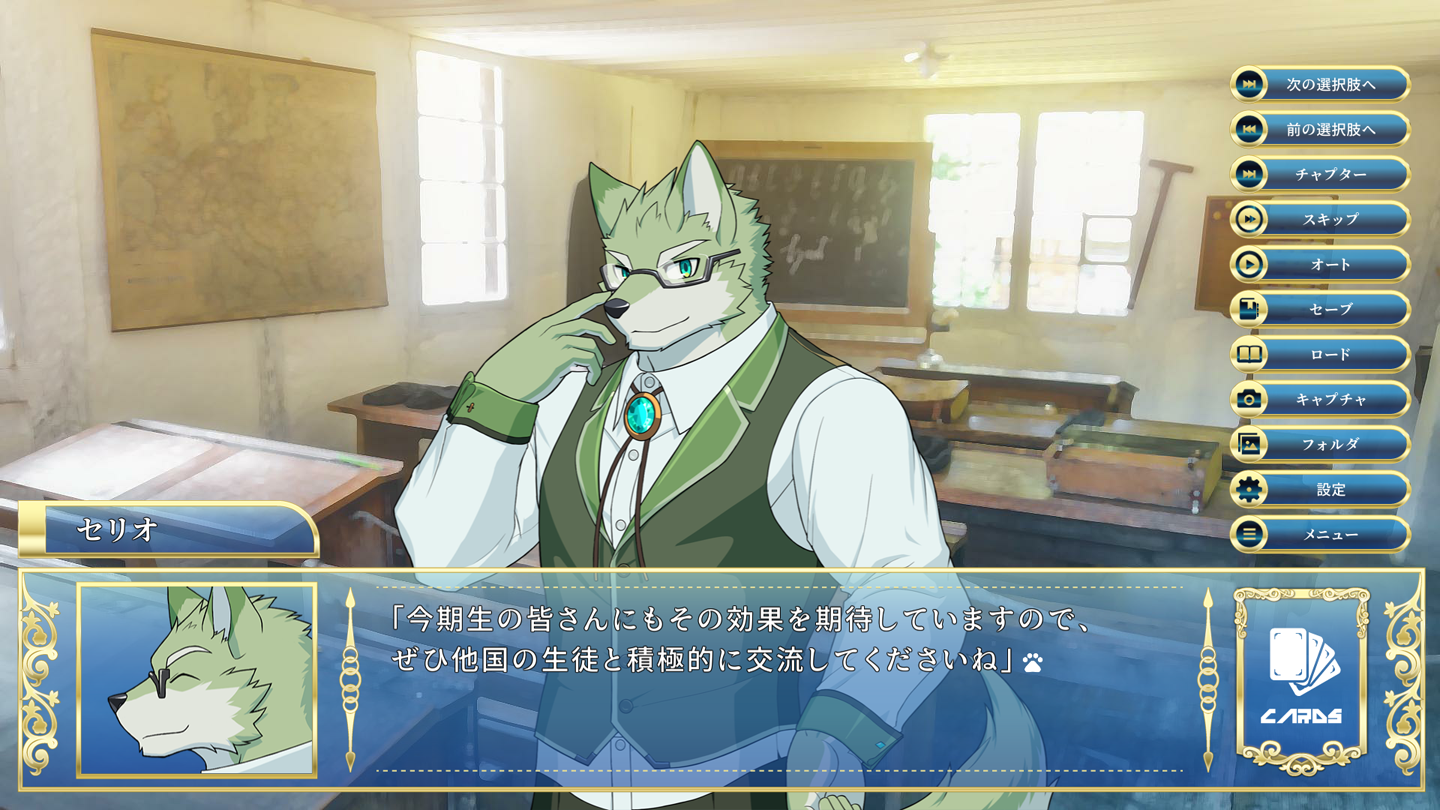Open 設定 settings
This screenshot has width=1440, height=810.
click(1320, 489)
